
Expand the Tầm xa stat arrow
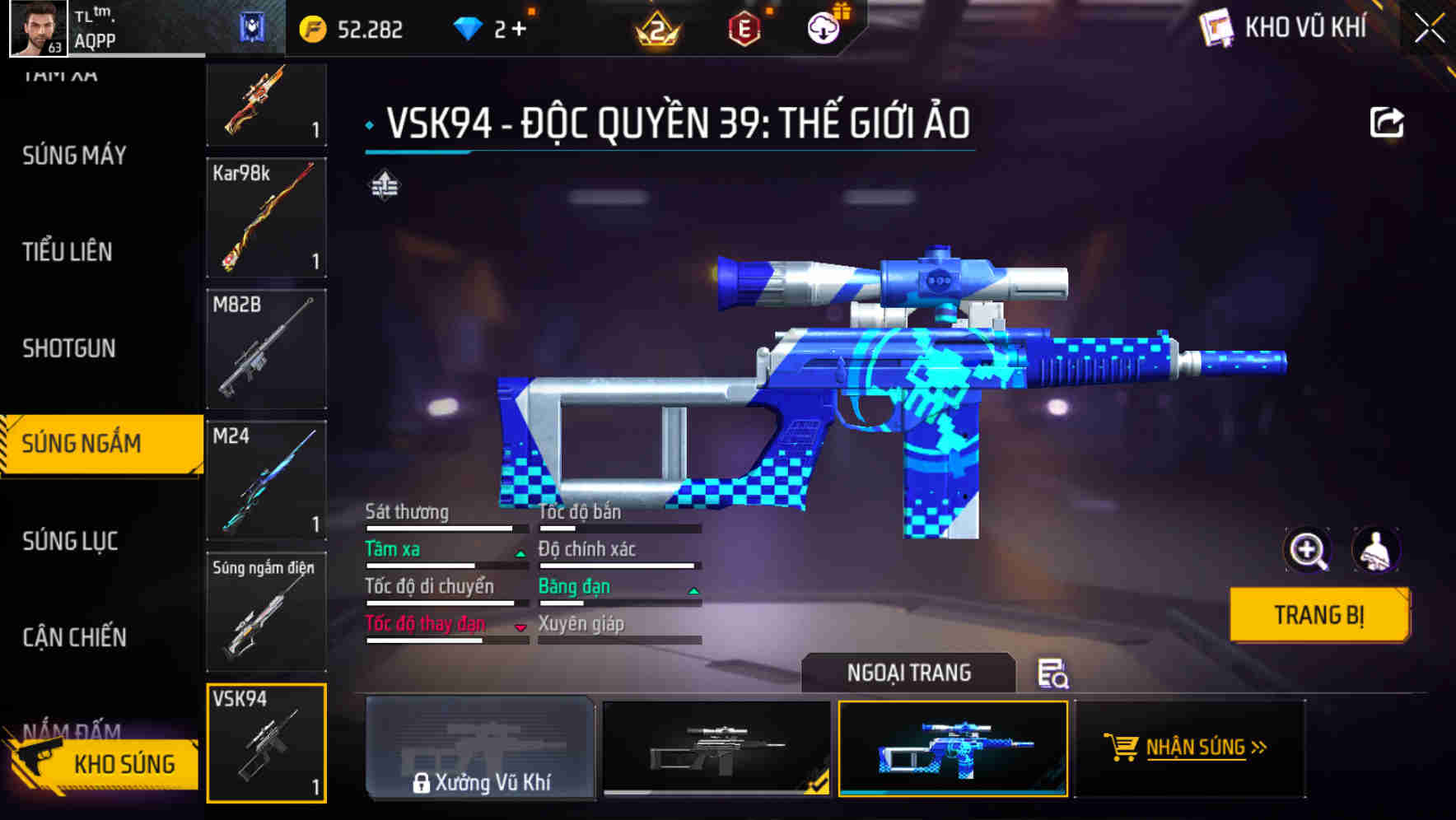[520, 553]
